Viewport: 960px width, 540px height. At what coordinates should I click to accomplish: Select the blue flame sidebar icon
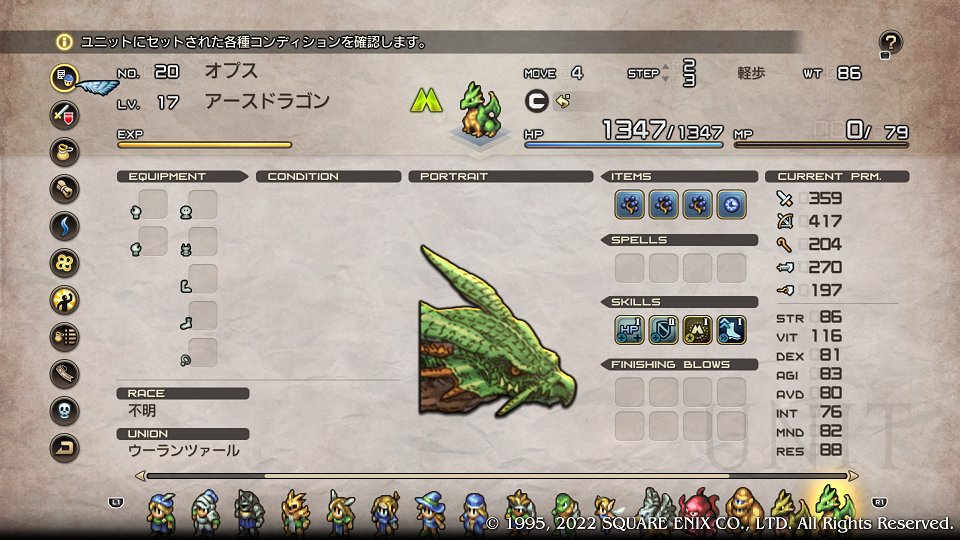pos(65,225)
